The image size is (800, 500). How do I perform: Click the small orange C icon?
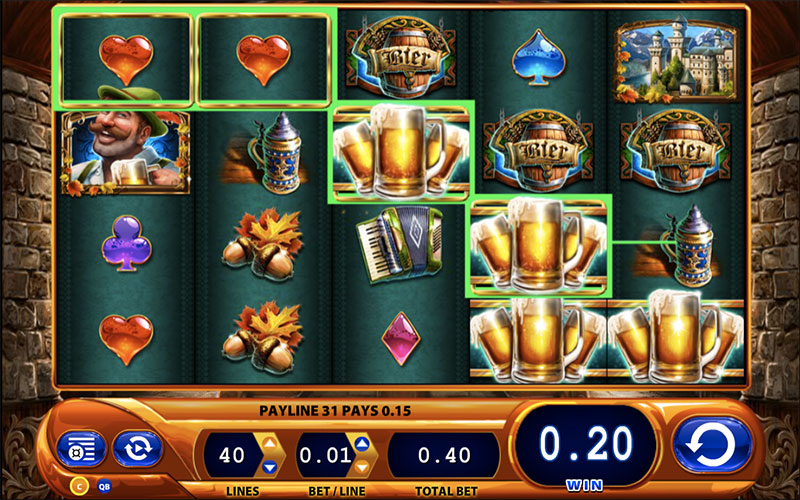coord(79,487)
